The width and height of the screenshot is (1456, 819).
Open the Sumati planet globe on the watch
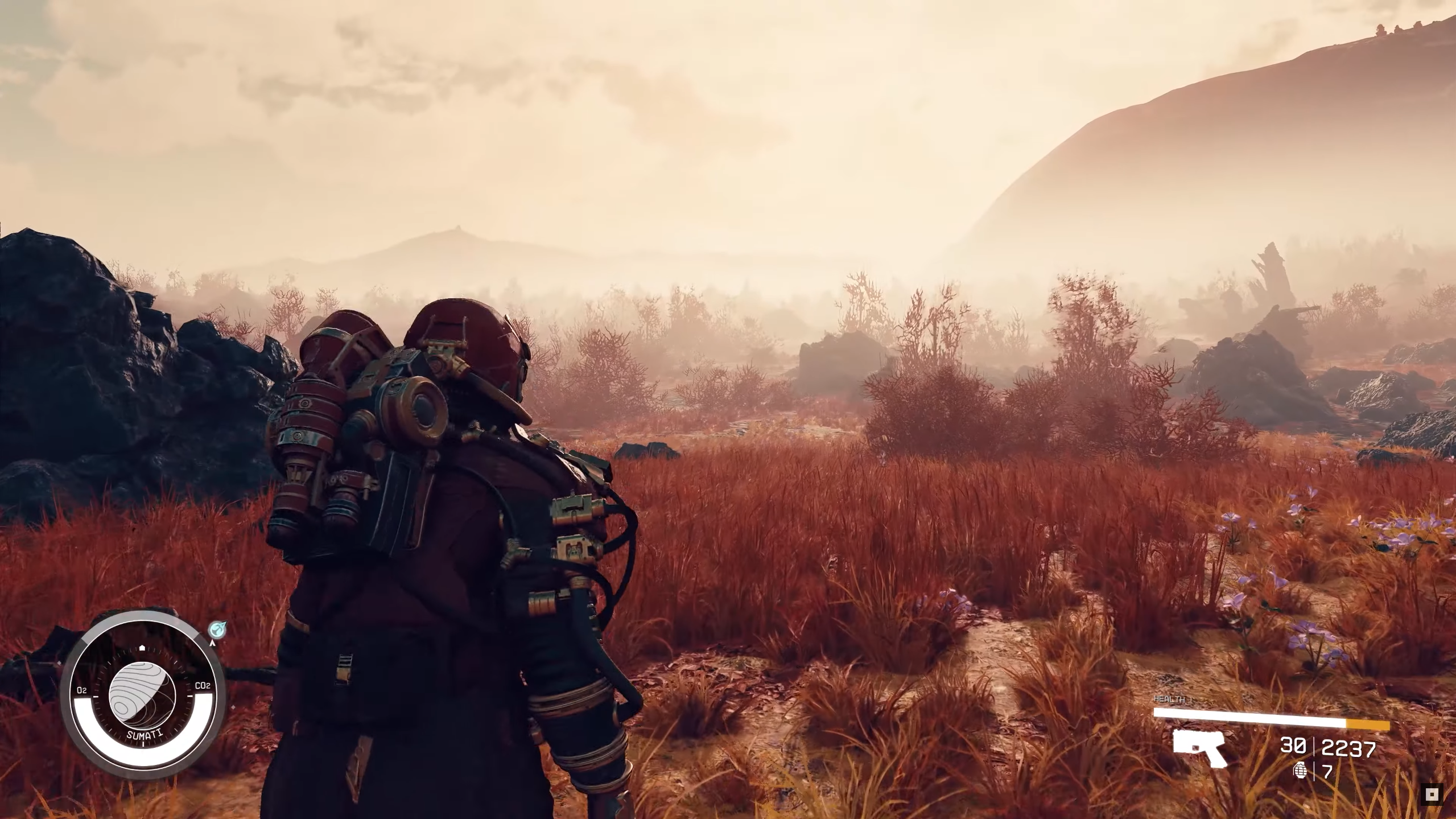pyautogui.click(x=143, y=695)
